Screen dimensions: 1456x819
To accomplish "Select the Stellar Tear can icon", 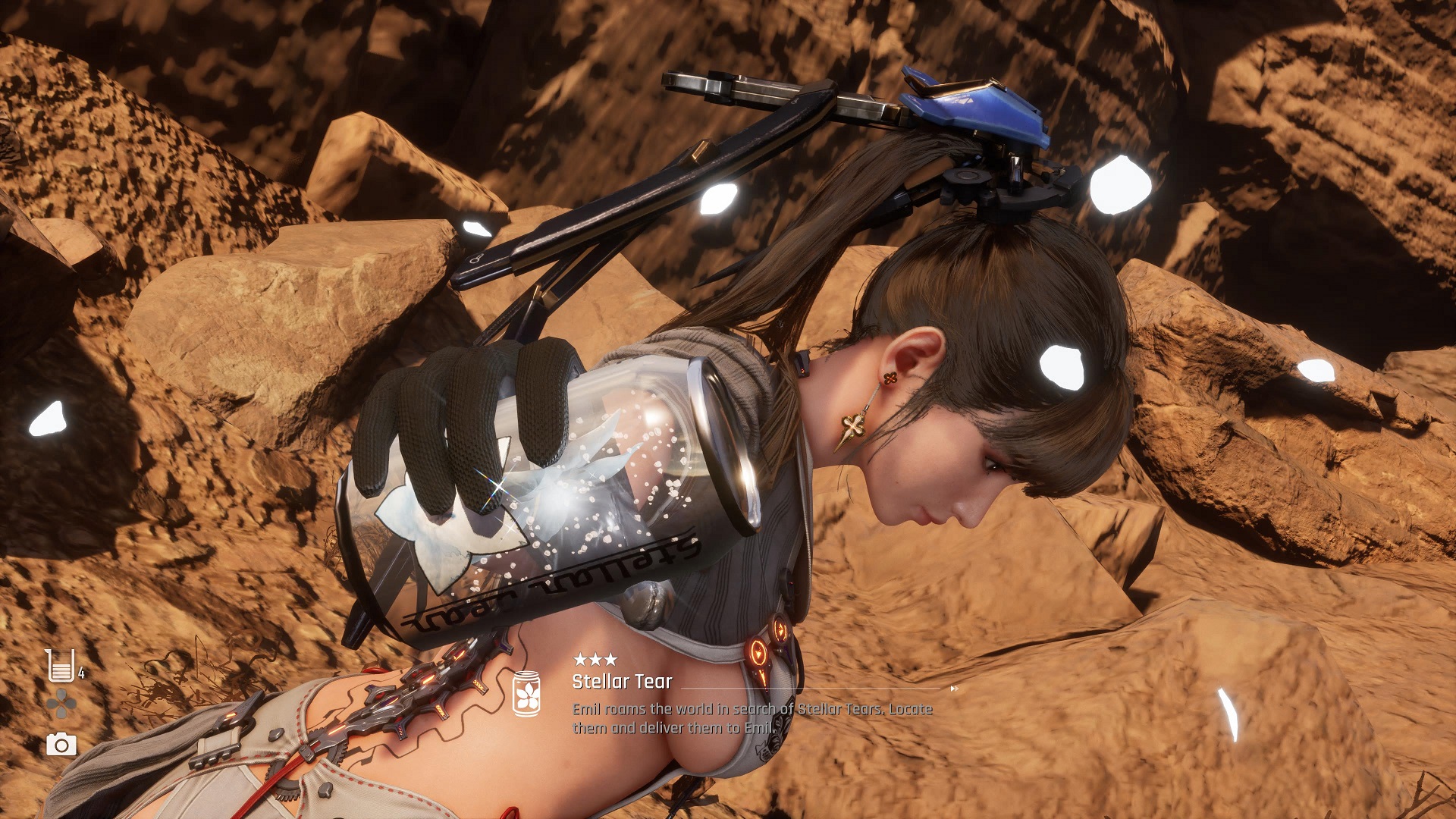I will click(526, 693).
